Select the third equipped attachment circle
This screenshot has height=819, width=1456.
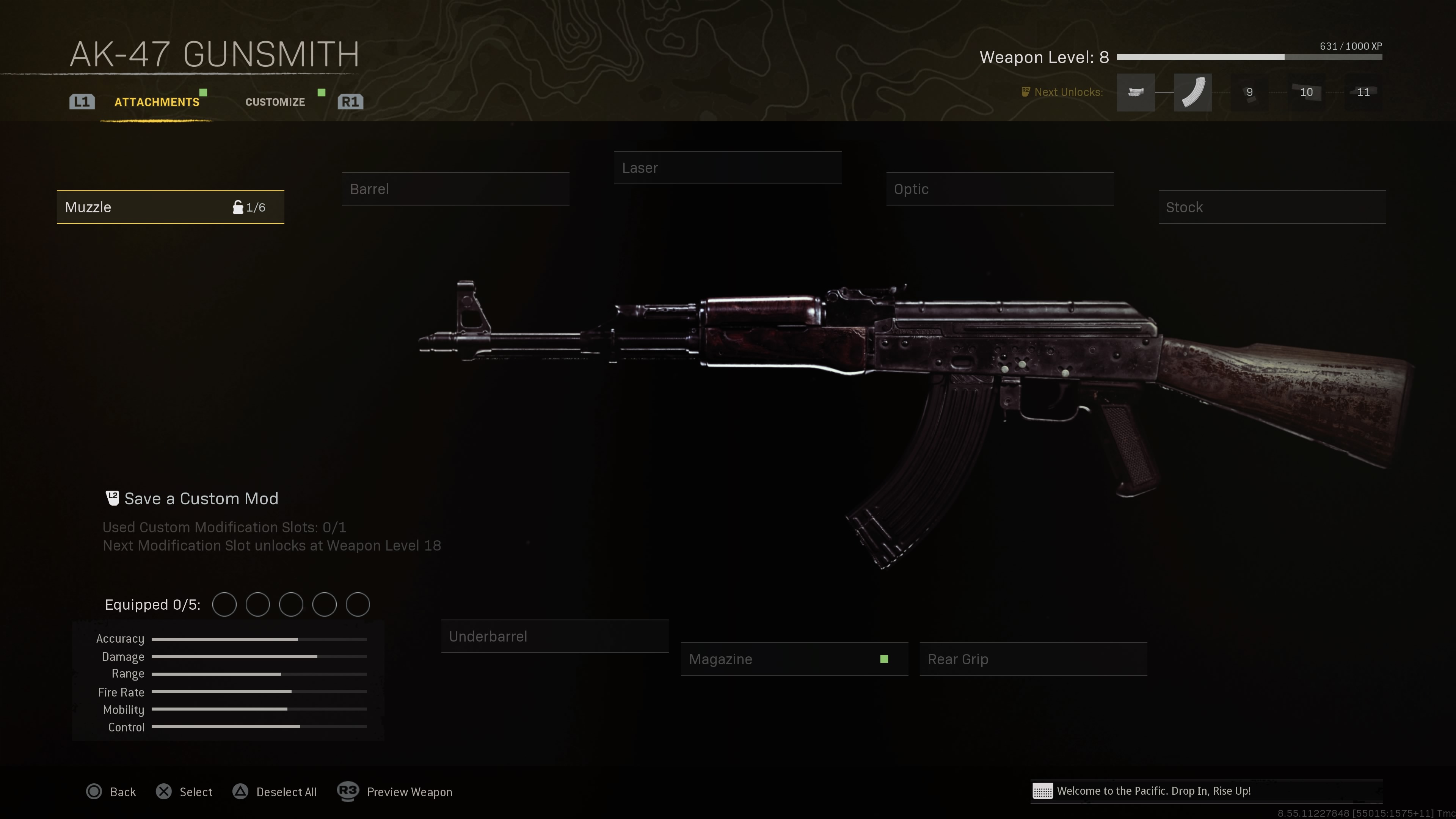[x=291, y=604]
